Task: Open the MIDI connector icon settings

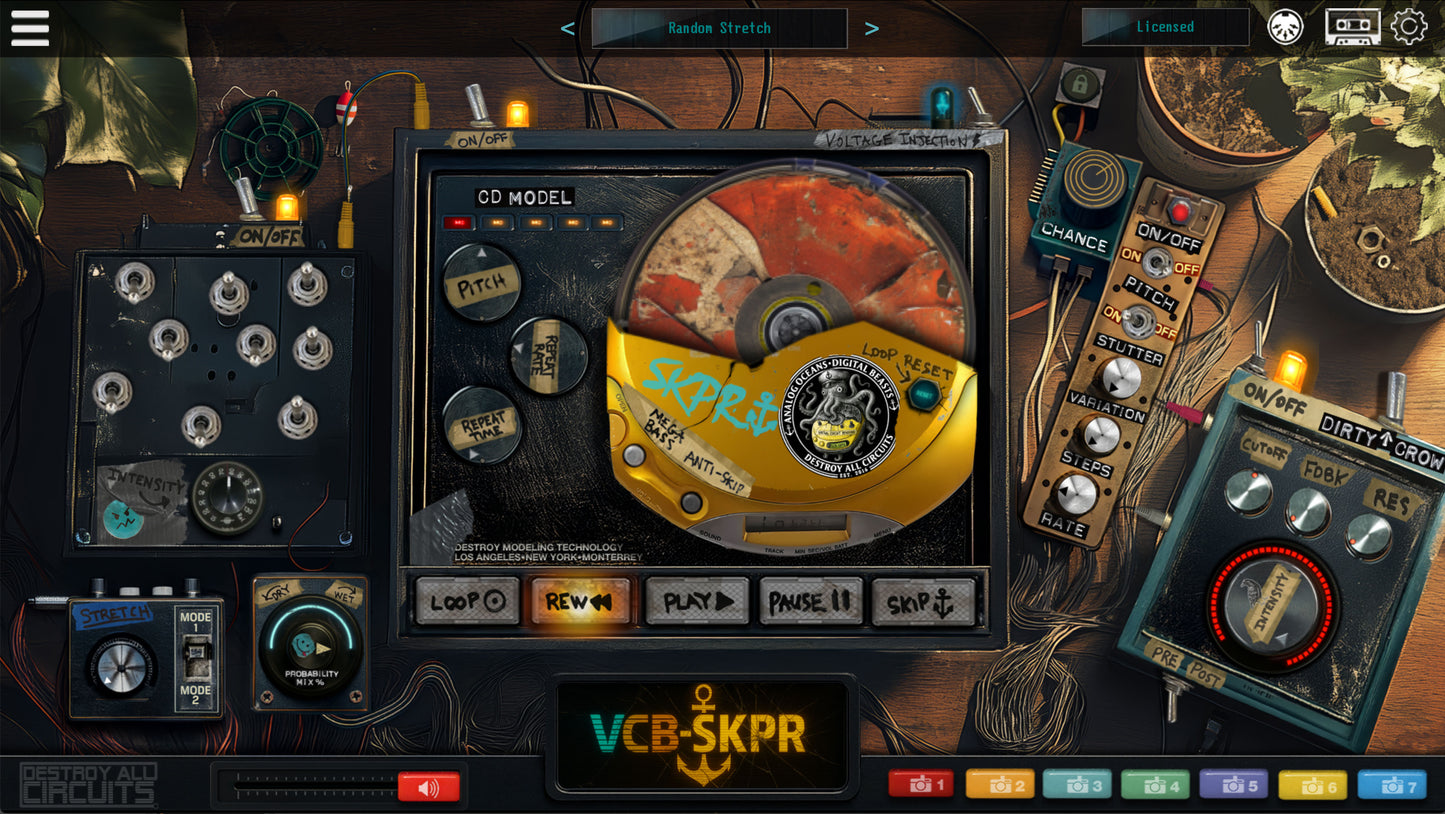Action: (1285, 27)
